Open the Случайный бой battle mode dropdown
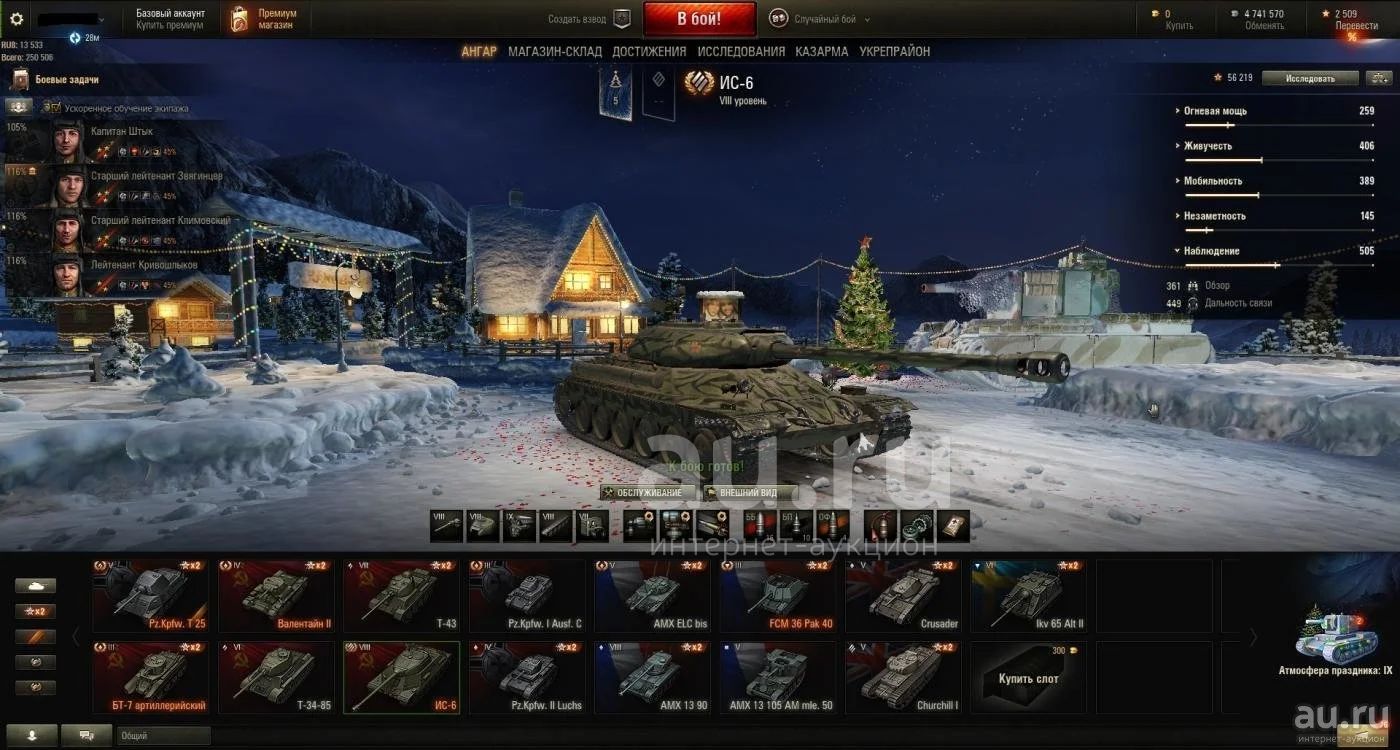This screenshot has height=750, width=1400. (x=820, y=19)
